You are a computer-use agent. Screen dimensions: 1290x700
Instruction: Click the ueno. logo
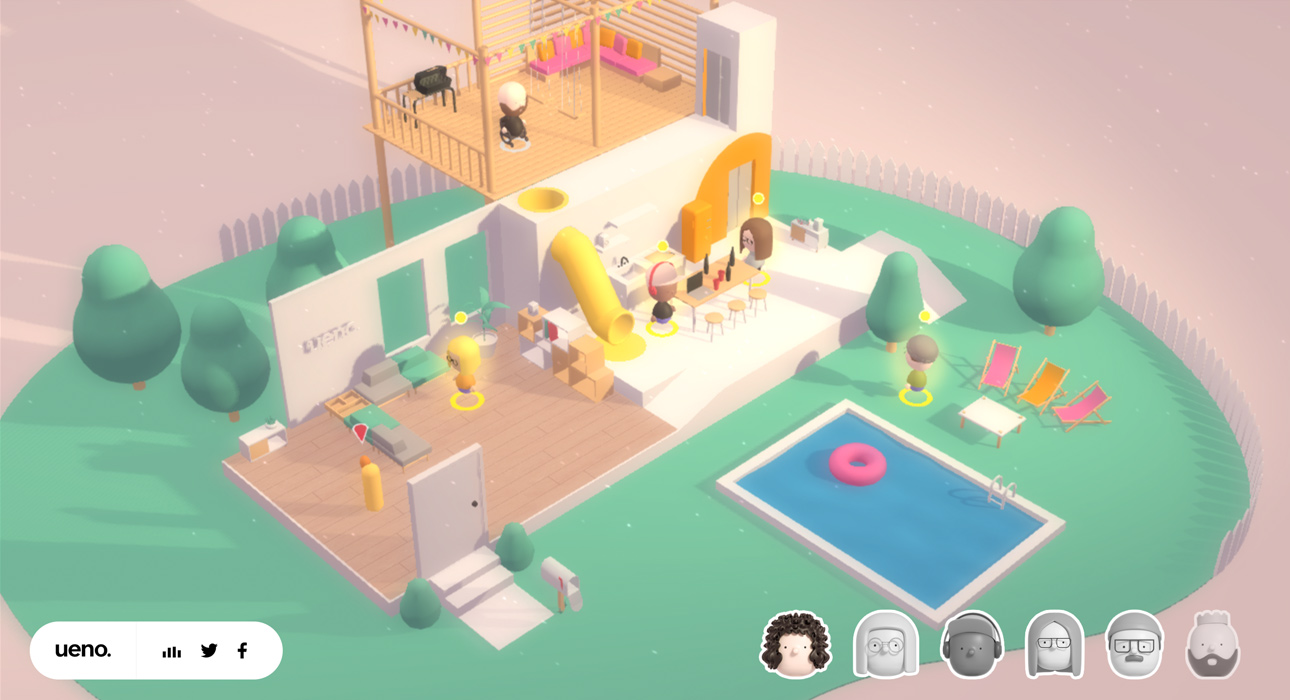pyautogui.click(x=83, y=650)
